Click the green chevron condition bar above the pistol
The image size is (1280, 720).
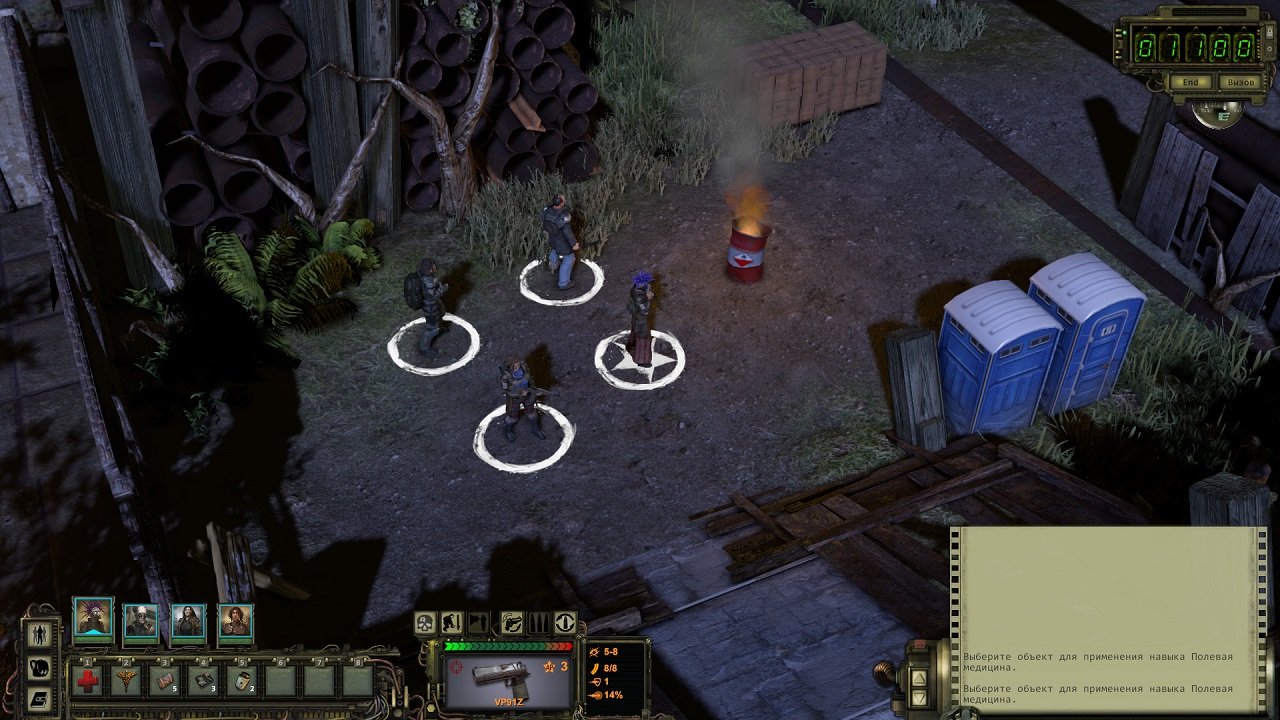[x=508, y=647]
